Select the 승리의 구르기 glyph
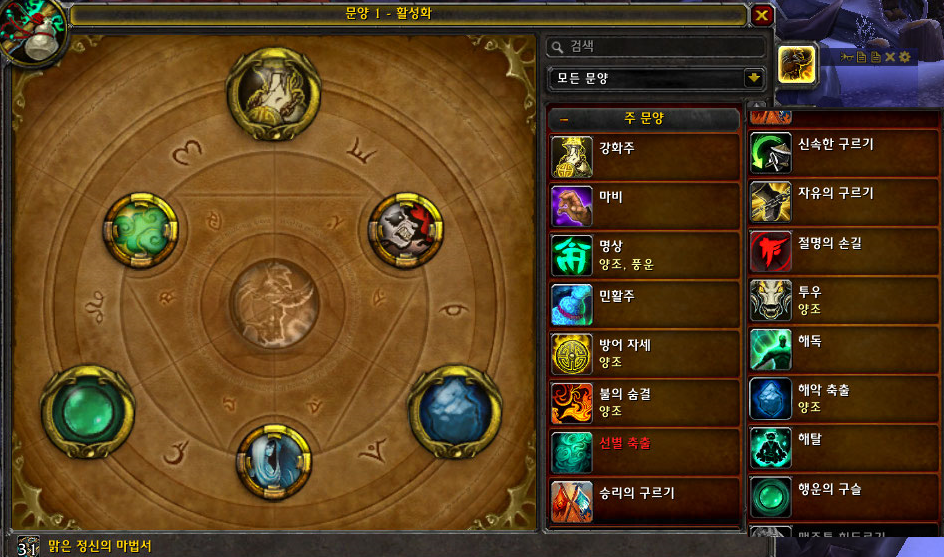This screenshot has width=944, height=557. click(645, 500)
